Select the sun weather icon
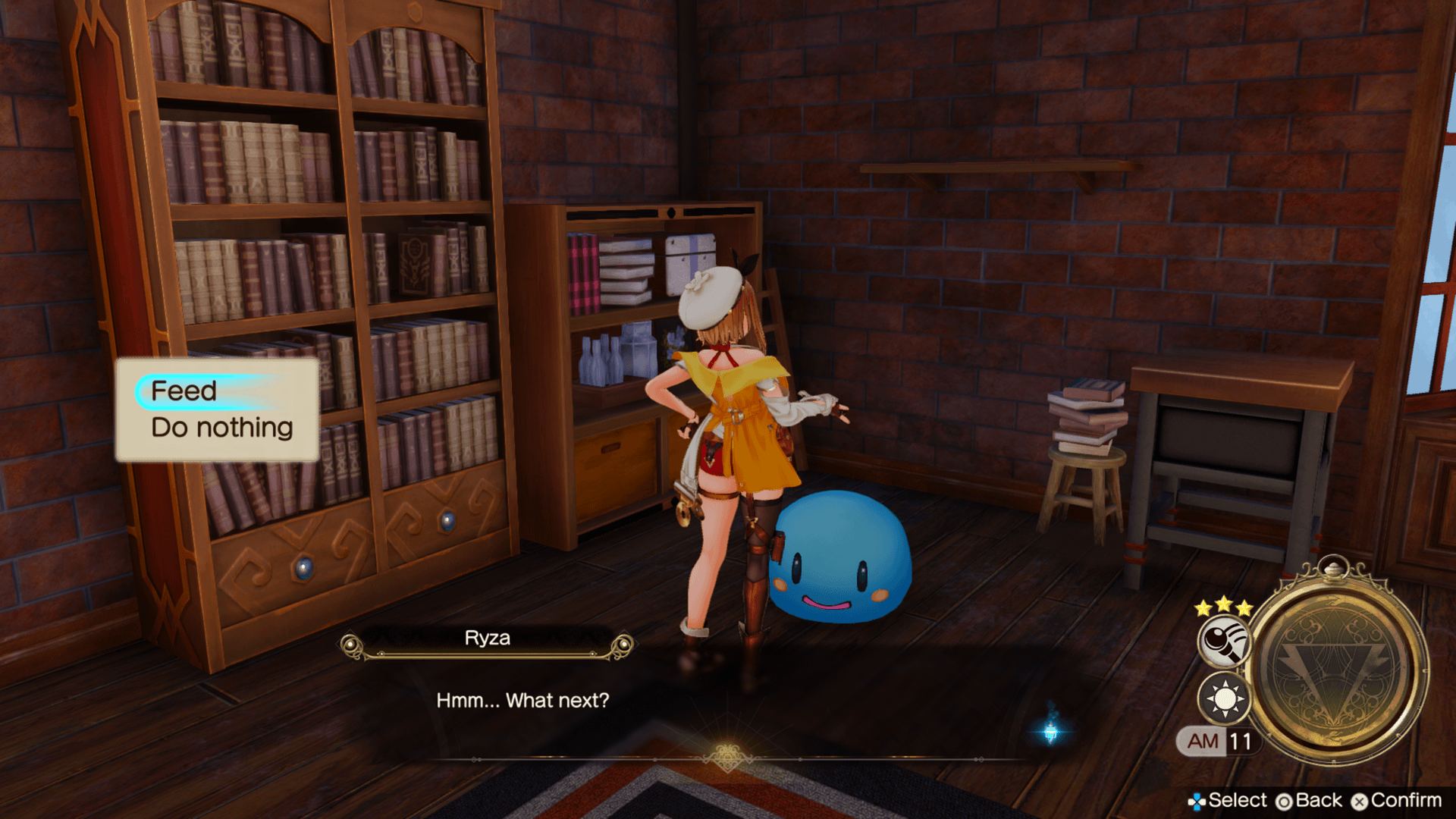 pos(1224,698)
